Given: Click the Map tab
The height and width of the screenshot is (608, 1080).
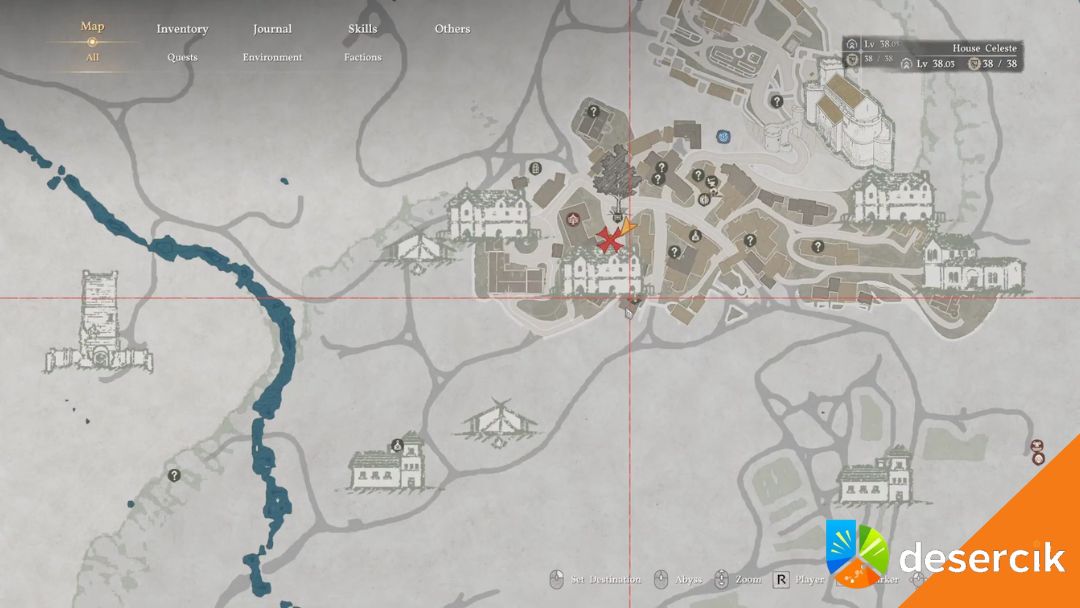Looking at the screenshot, I should (92, 27).
